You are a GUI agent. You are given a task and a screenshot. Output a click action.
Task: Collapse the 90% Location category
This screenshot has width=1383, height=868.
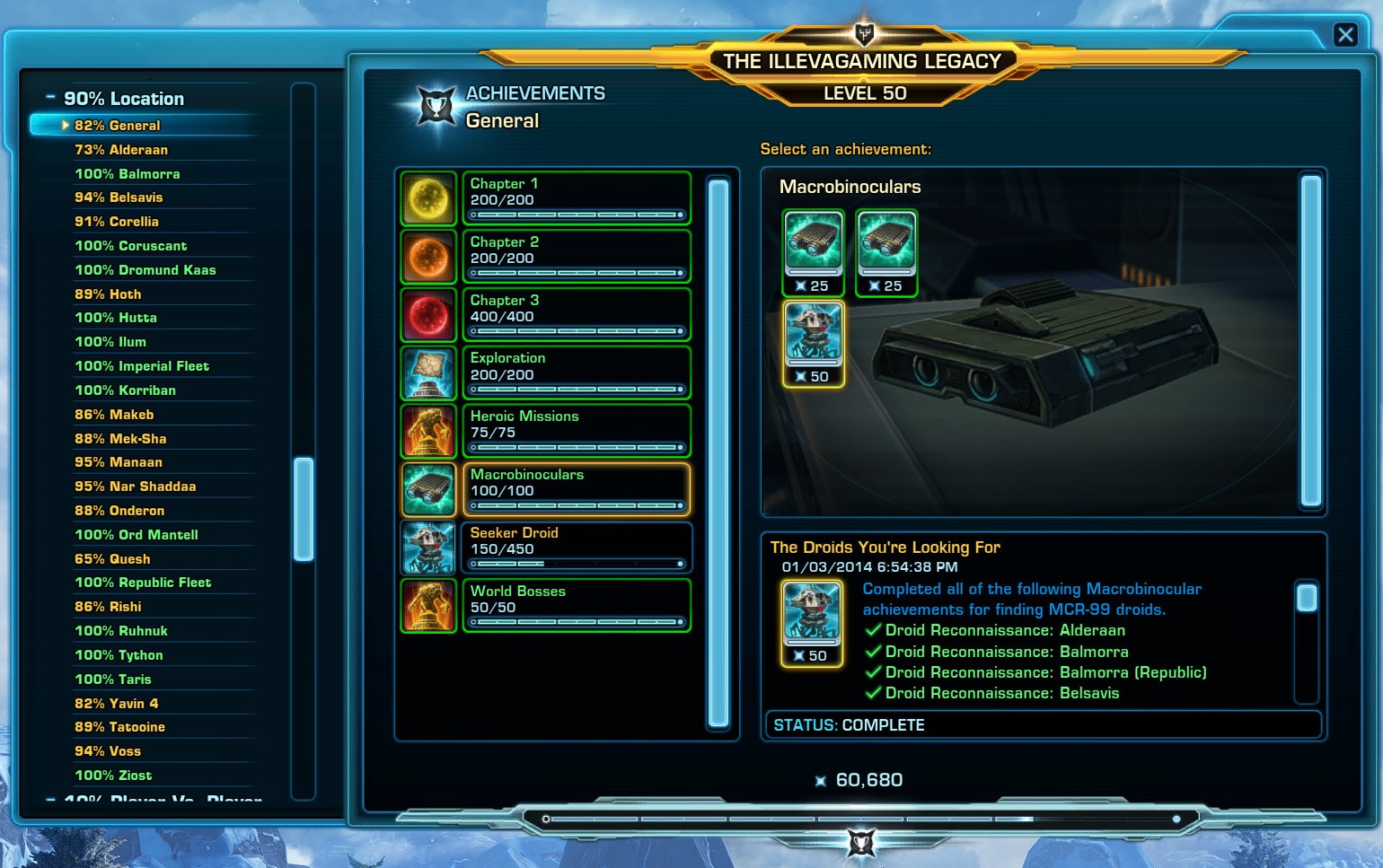pyautogui.click(x=50, y=97)
